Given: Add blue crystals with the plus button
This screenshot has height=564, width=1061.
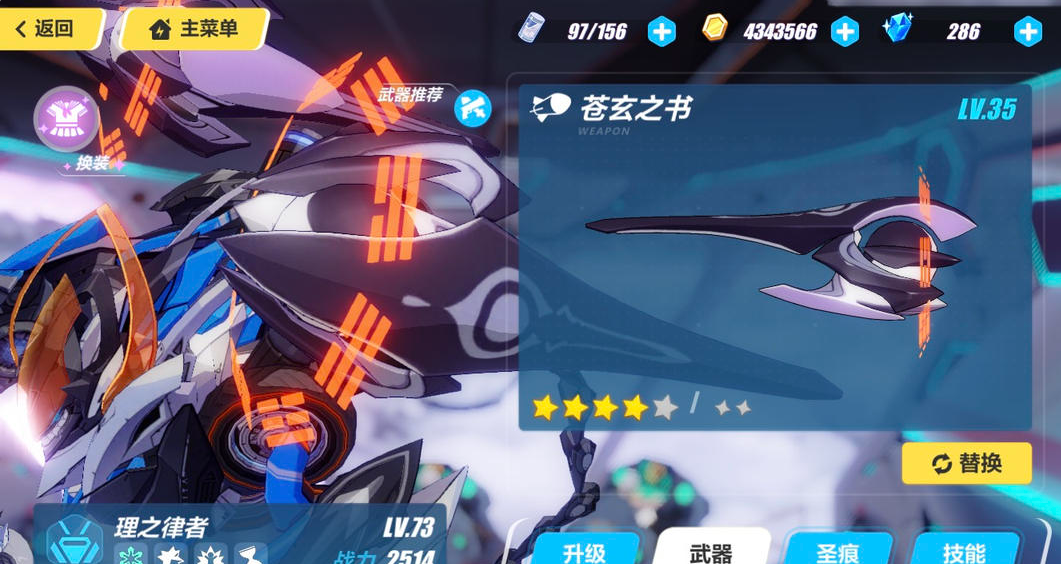Looking at the screenshot, I should pos(1027,32).
